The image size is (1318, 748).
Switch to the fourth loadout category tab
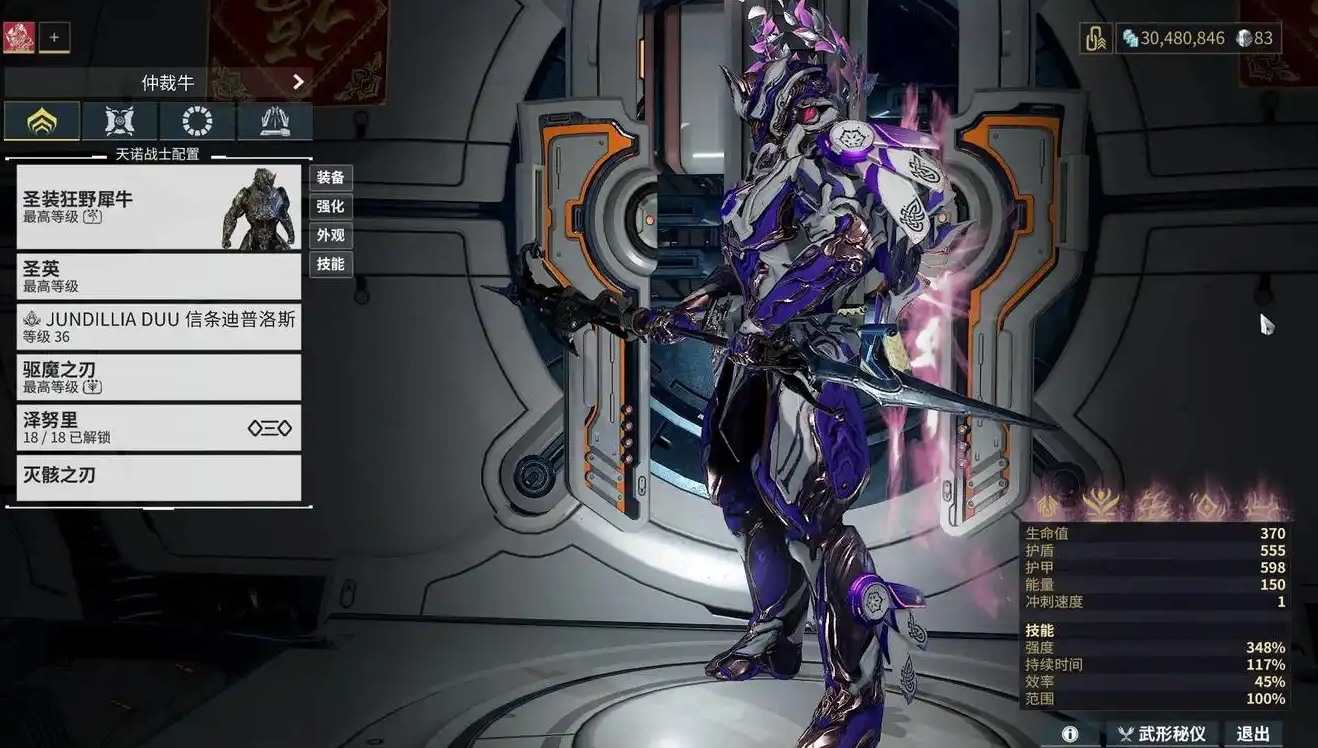(274, 121)
